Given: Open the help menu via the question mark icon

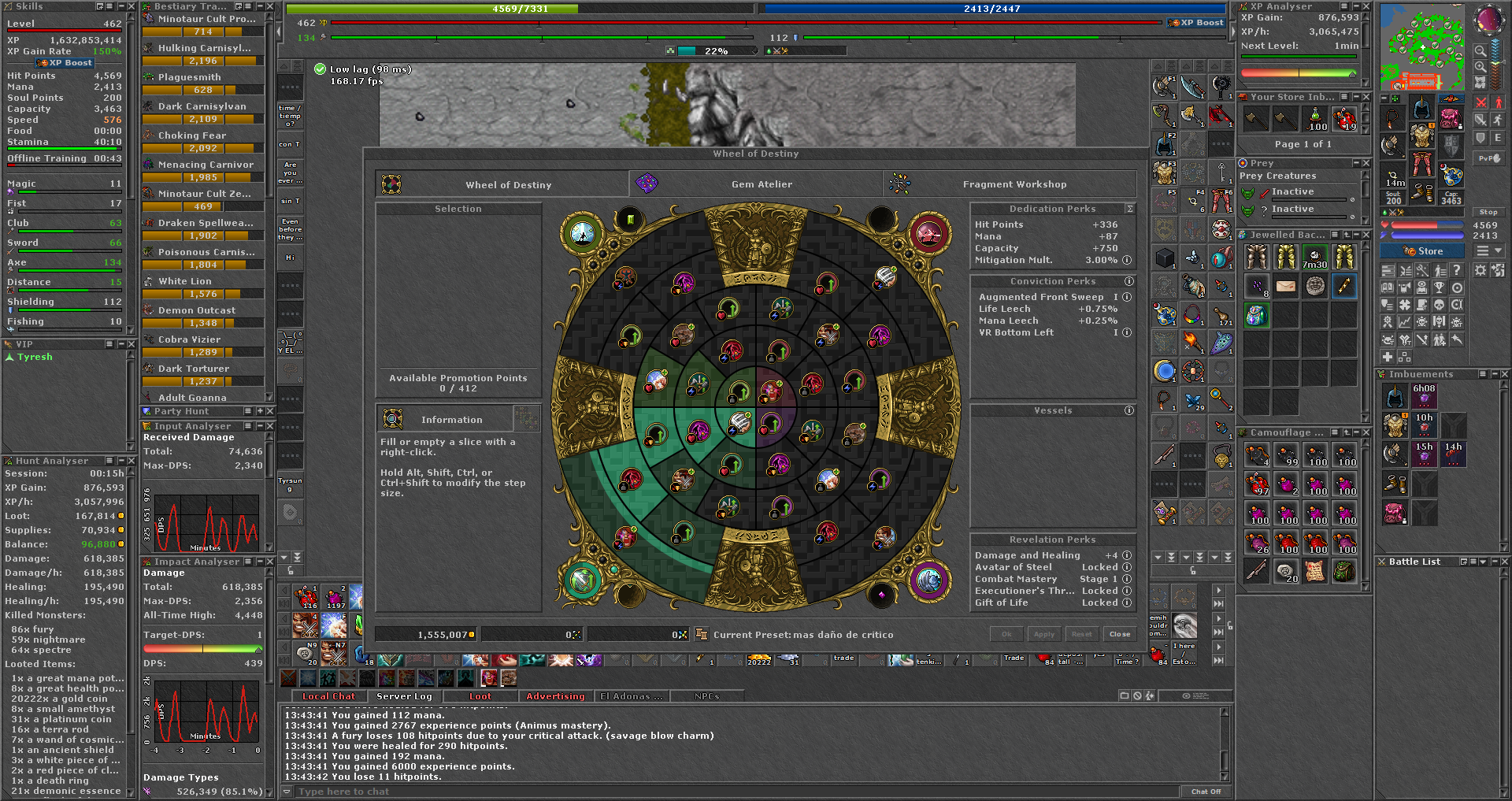Looking at the screenshot, I should (1457, 270).
